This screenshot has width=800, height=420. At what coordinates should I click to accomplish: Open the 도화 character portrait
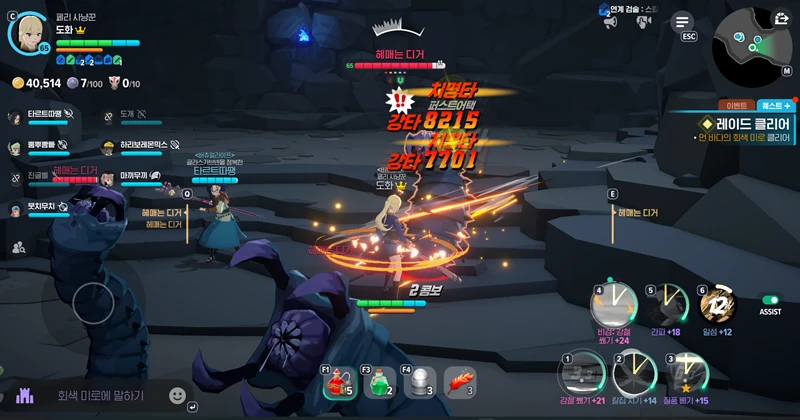pos(27,33)
